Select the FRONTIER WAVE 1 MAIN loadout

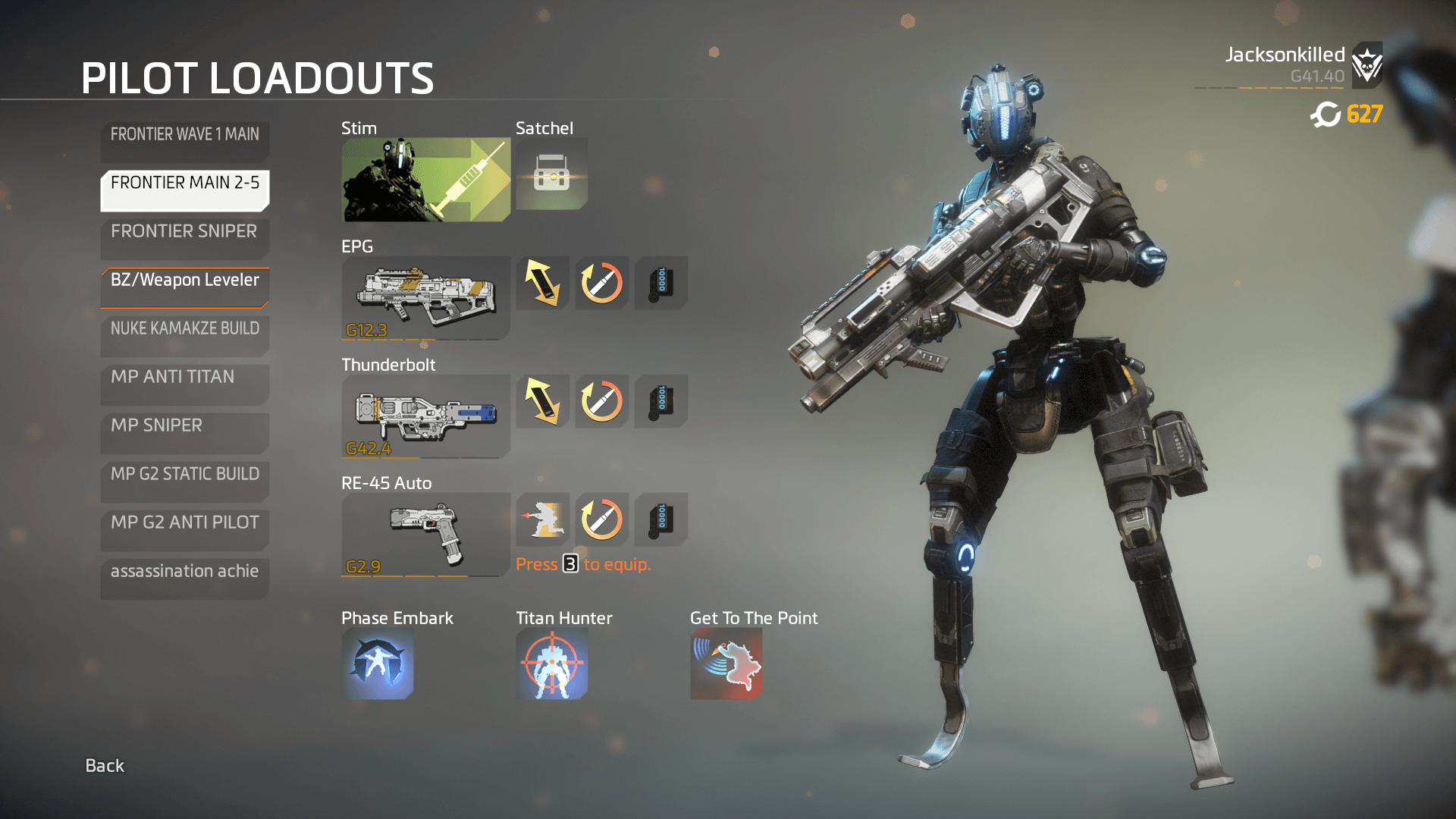point(184,140)
